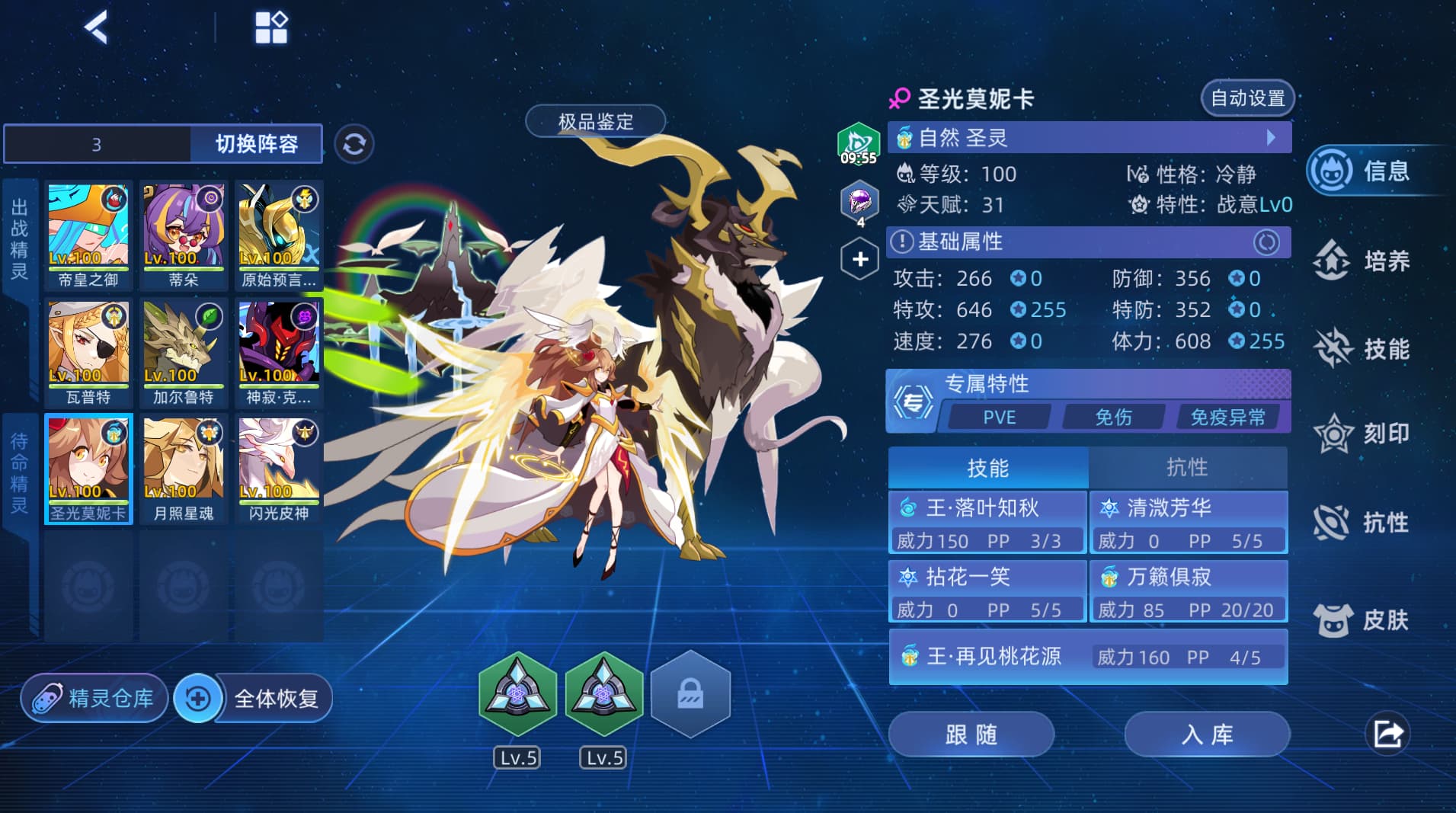Select 加尔鲁特 sprite portrait
The height and width of the screenshot is (813, 1456).
(183, 353)
